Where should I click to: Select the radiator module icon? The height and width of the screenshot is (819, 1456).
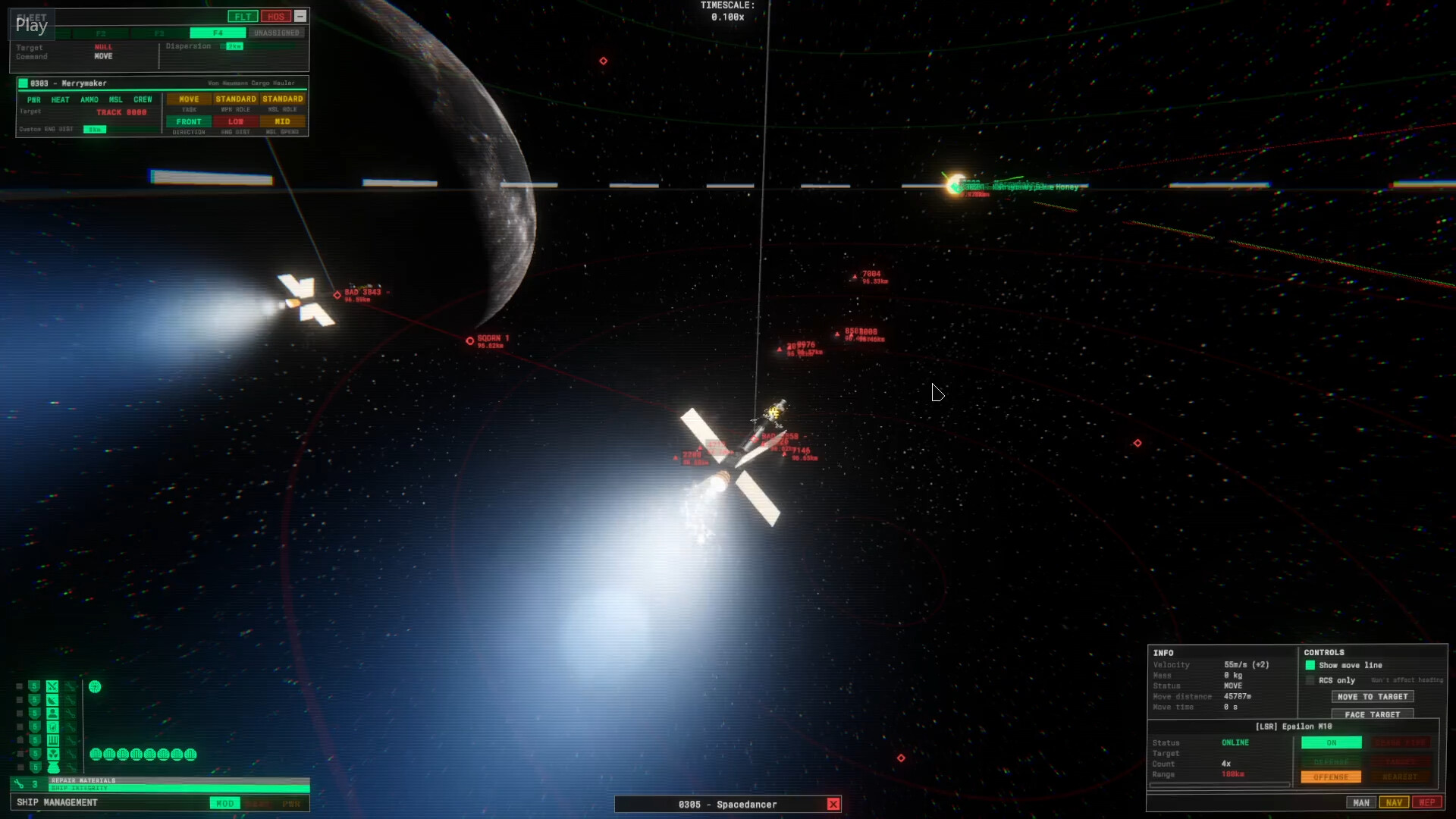click(x=52, y=739)
